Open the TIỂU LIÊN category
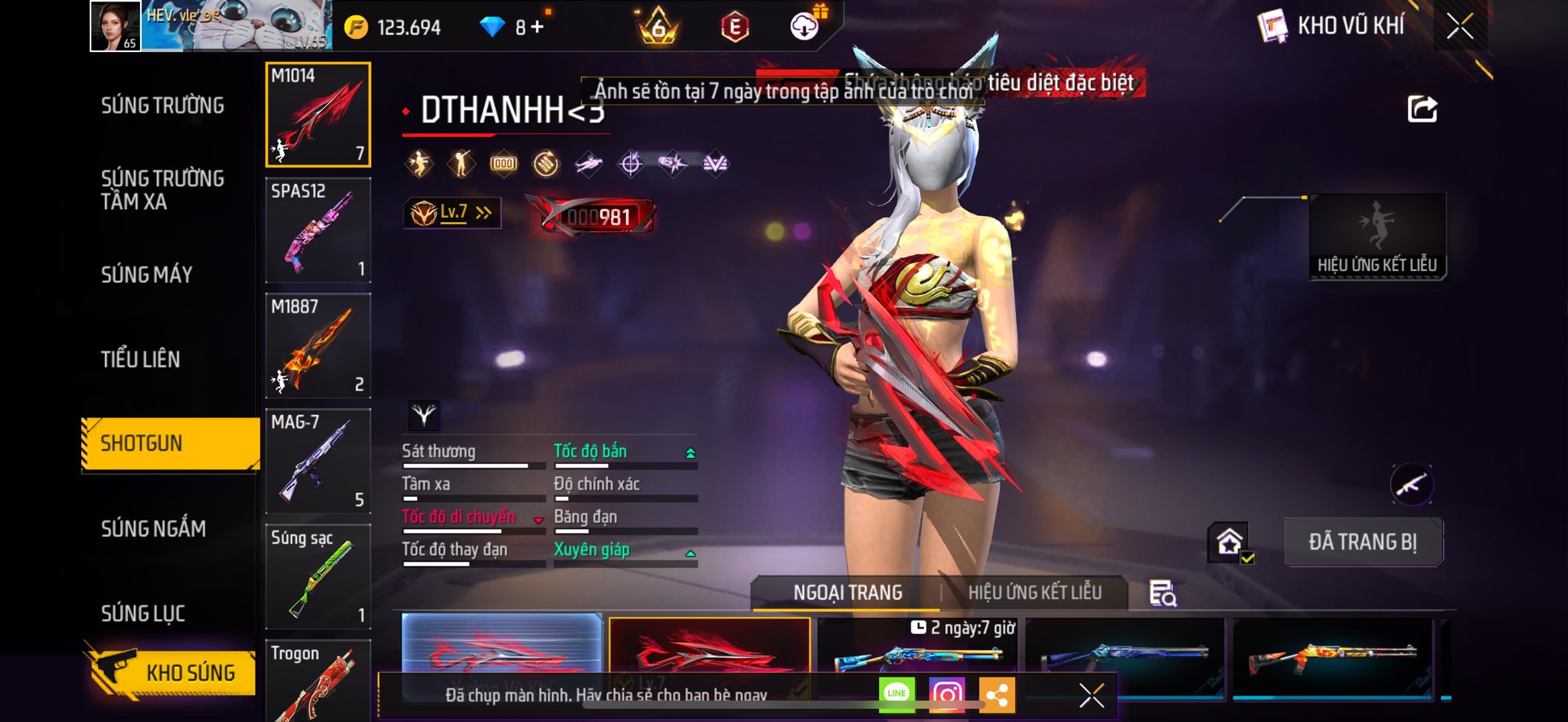 tap(140, 359)
